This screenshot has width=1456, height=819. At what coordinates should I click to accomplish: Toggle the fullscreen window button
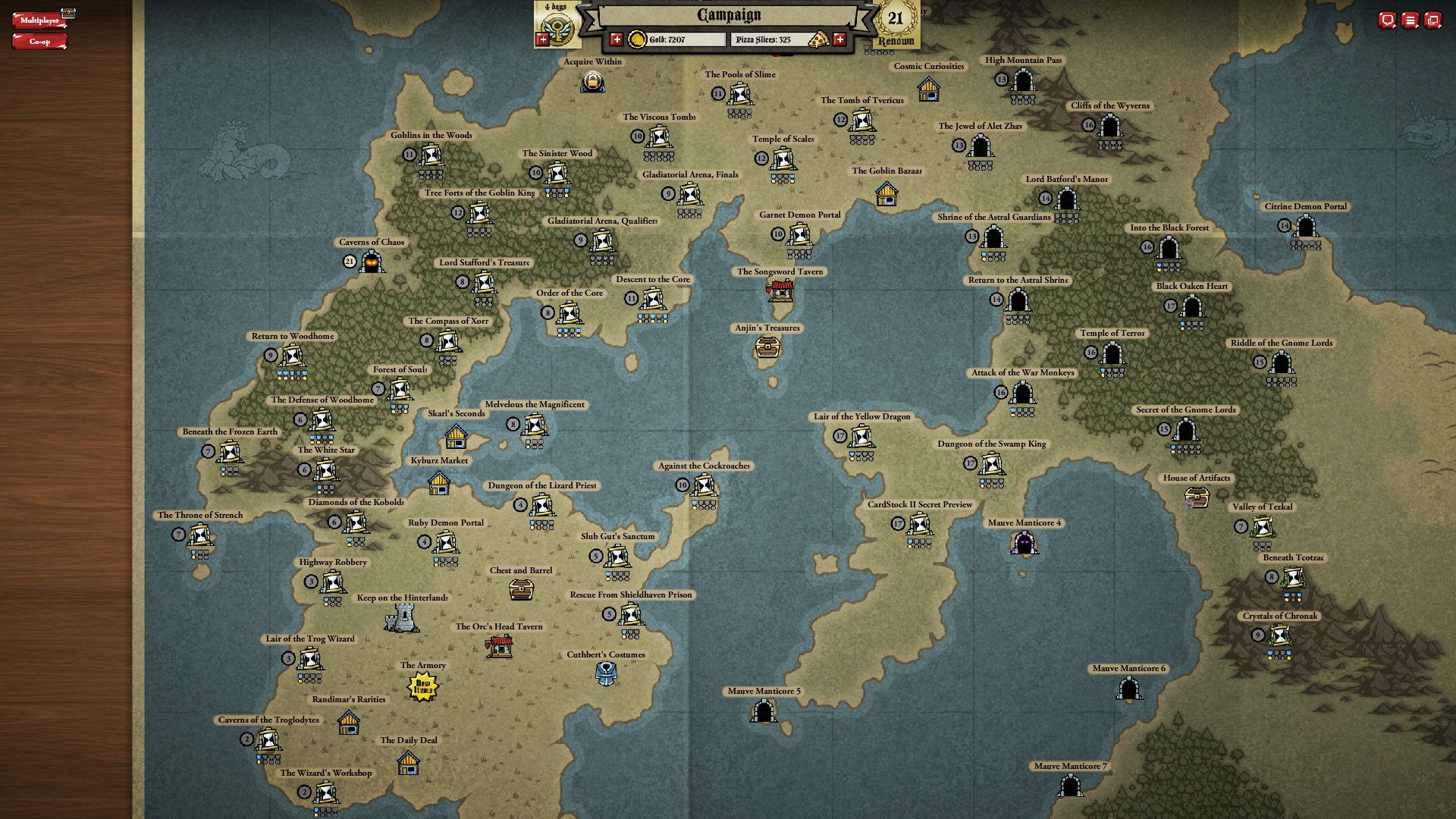(x=1432, y=20)
